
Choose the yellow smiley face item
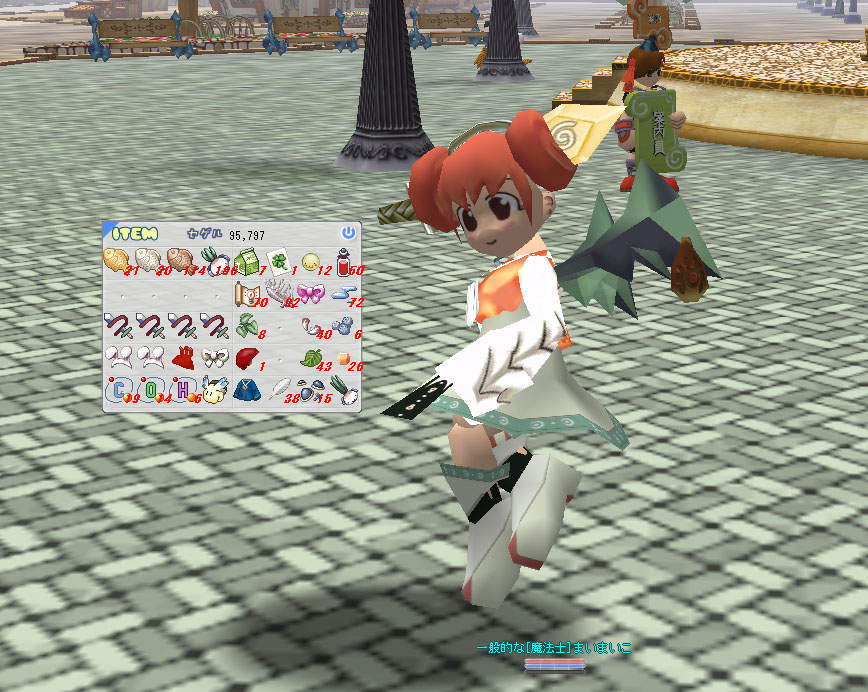tap(311, 262)
